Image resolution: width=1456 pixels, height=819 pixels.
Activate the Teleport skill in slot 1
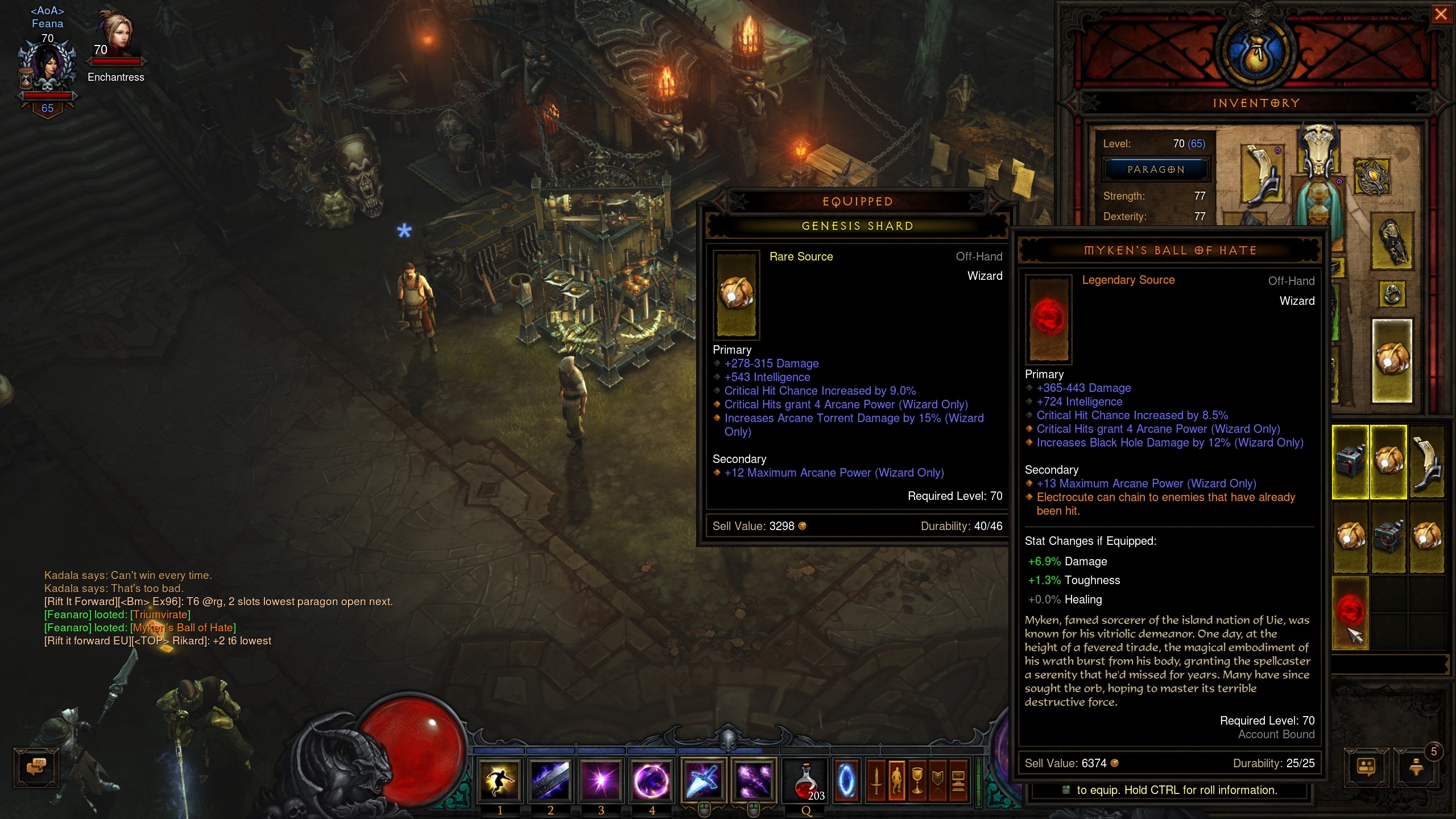(500, 780)
